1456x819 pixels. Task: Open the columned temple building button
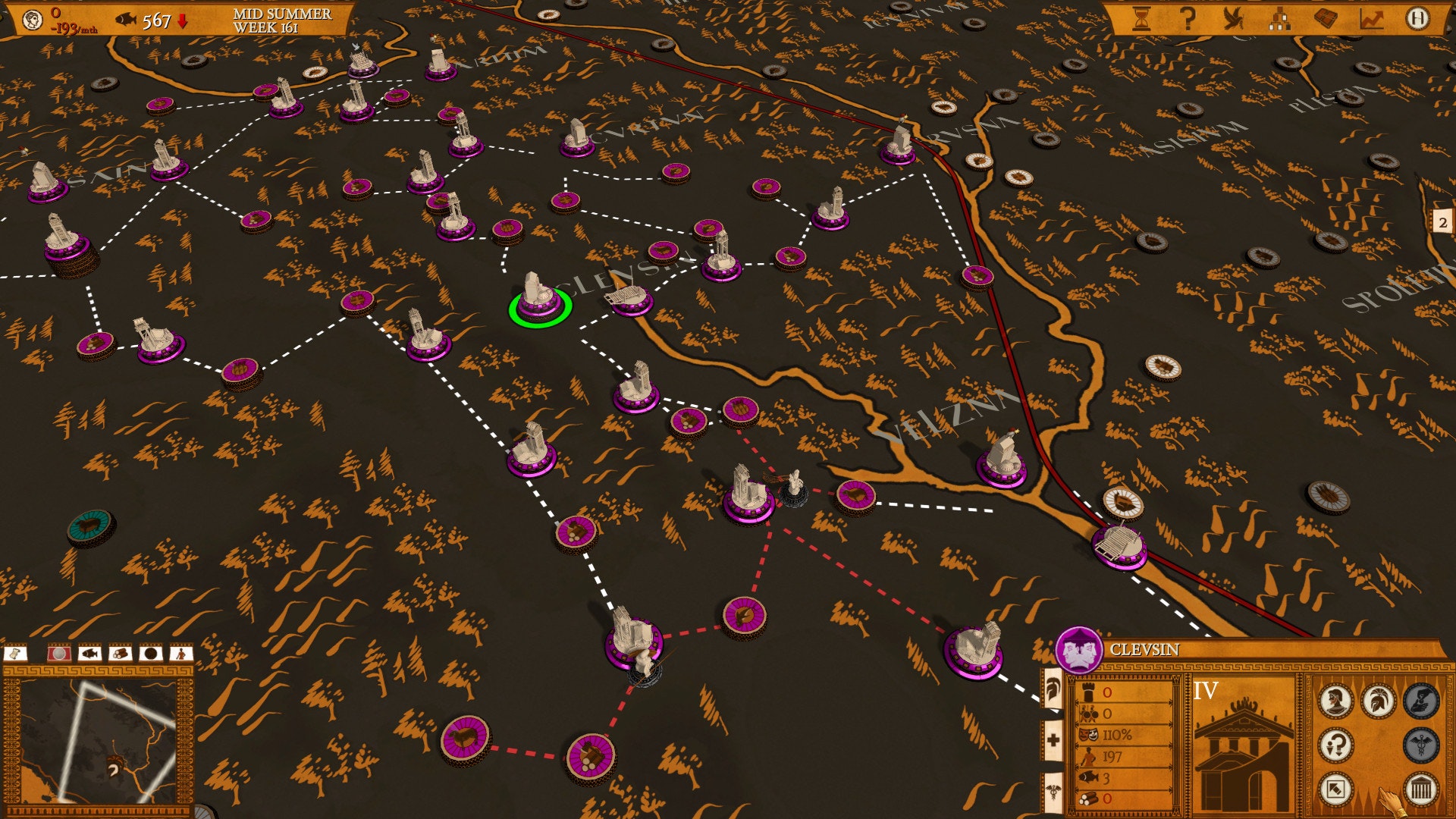pyautogui.click(x=1420, y=789)
